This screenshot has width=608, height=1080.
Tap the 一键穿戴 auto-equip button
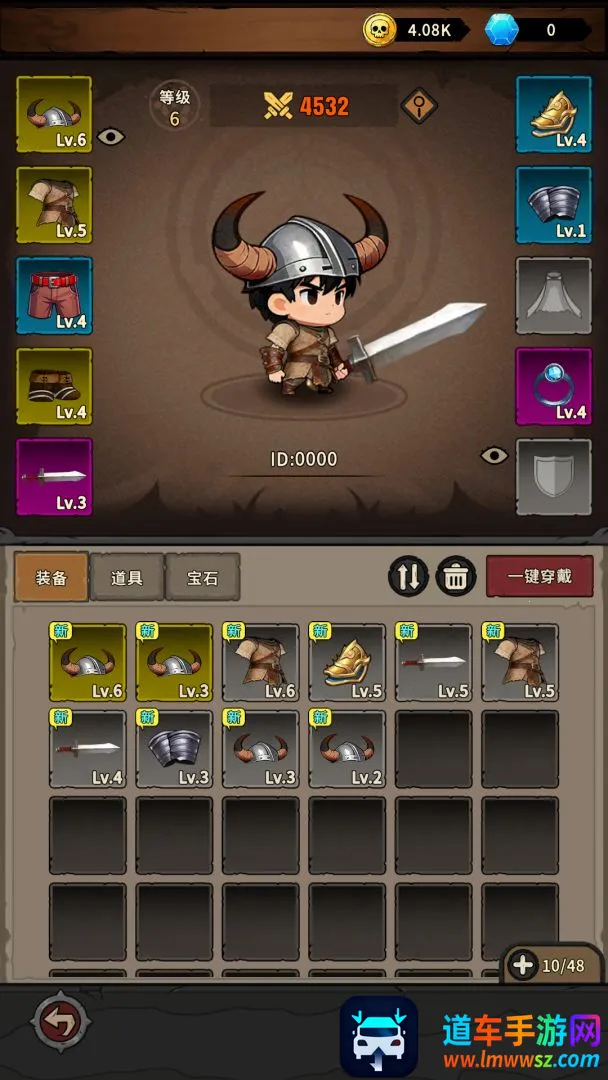coord(539,577)
